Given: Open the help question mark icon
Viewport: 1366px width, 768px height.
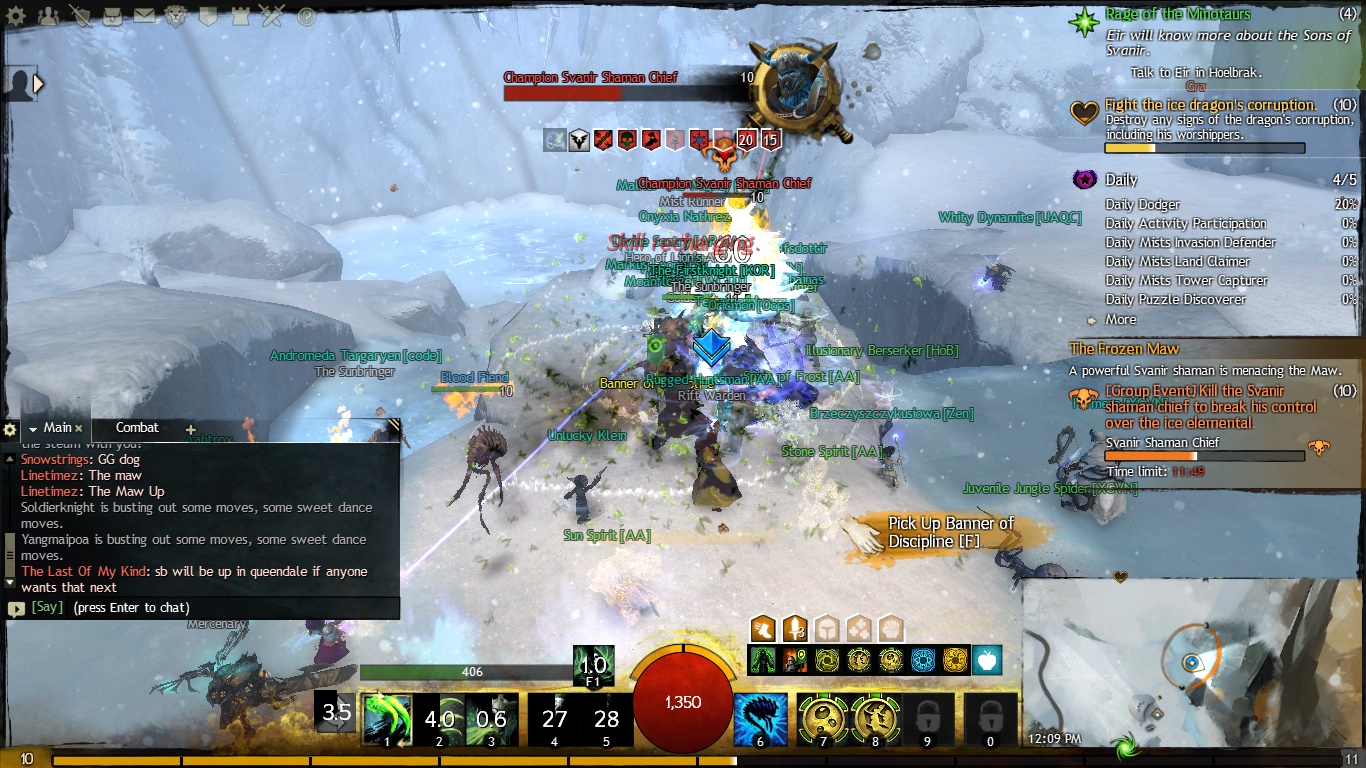Looking at the screenshot, I should pos(307,16).
